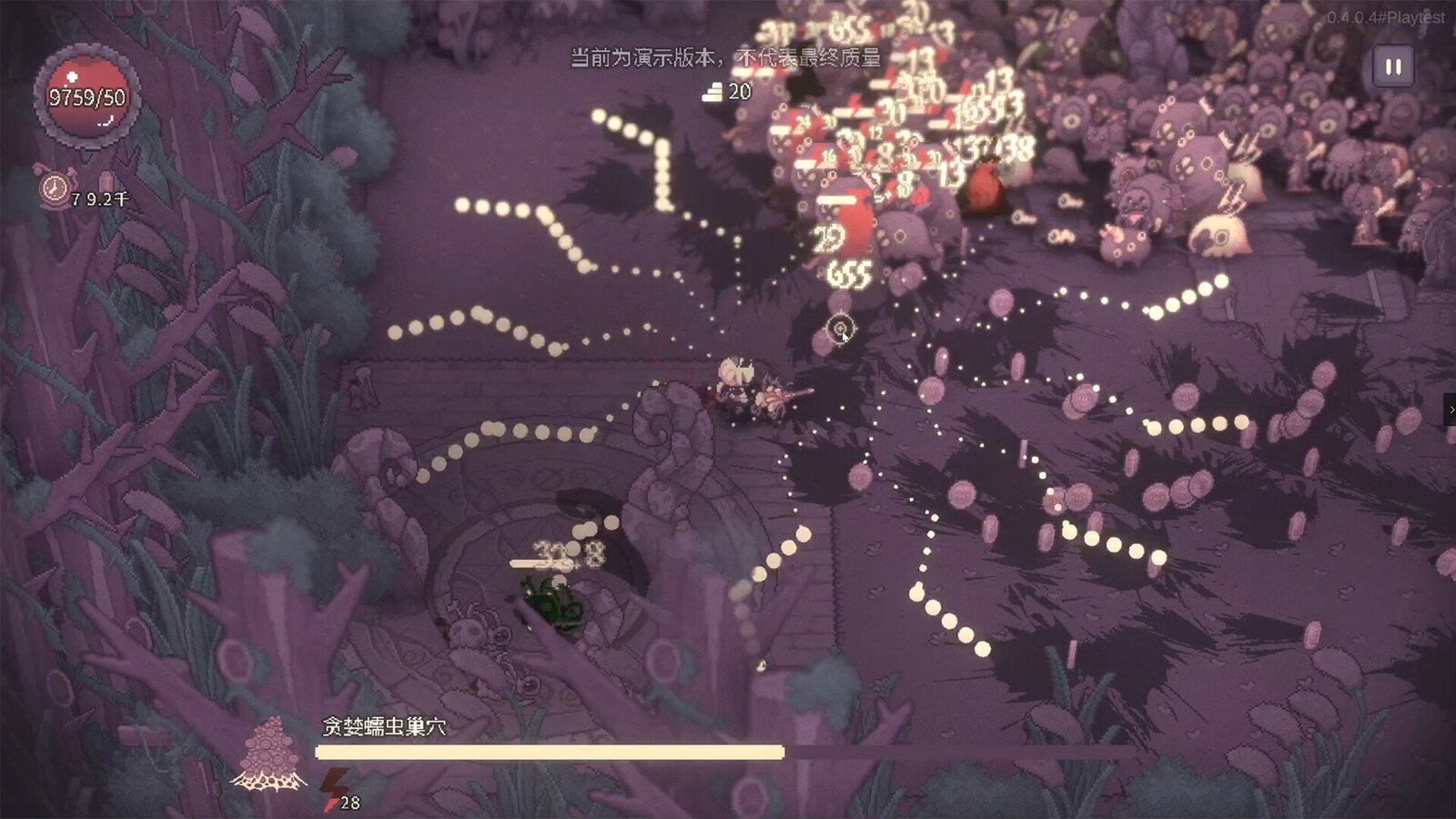Screen dimensions: 1456x819
Task: Click the boss health bar at the bottom
Action: 549,750
